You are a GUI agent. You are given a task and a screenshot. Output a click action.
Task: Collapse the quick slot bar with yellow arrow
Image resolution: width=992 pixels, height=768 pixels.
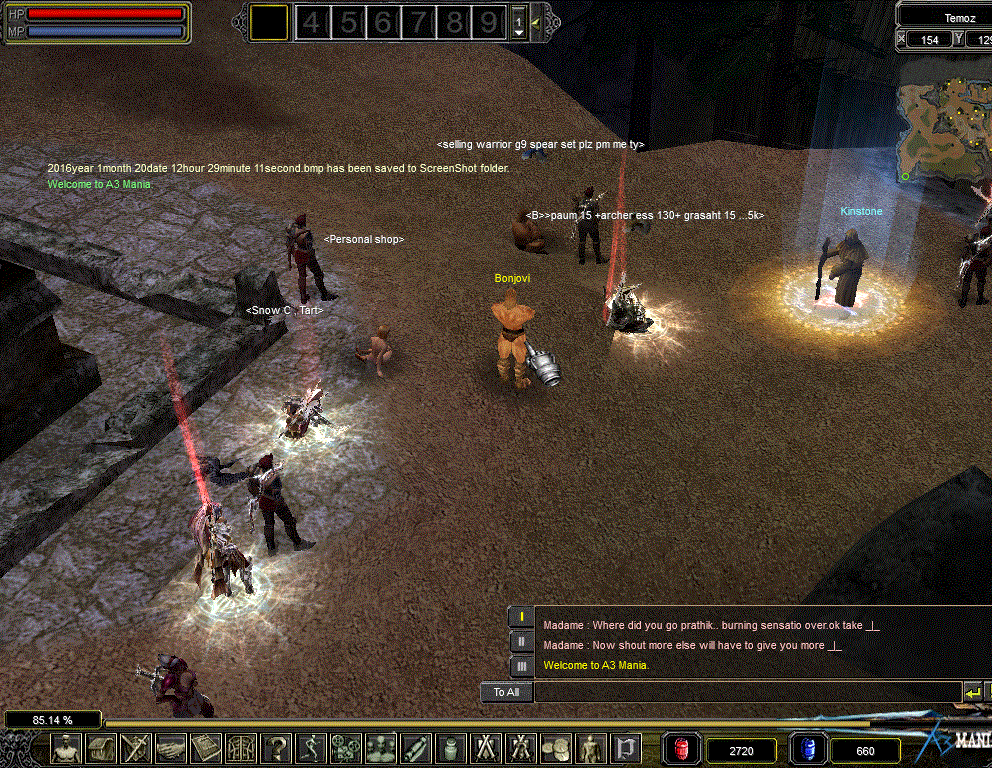coord(537,22)
